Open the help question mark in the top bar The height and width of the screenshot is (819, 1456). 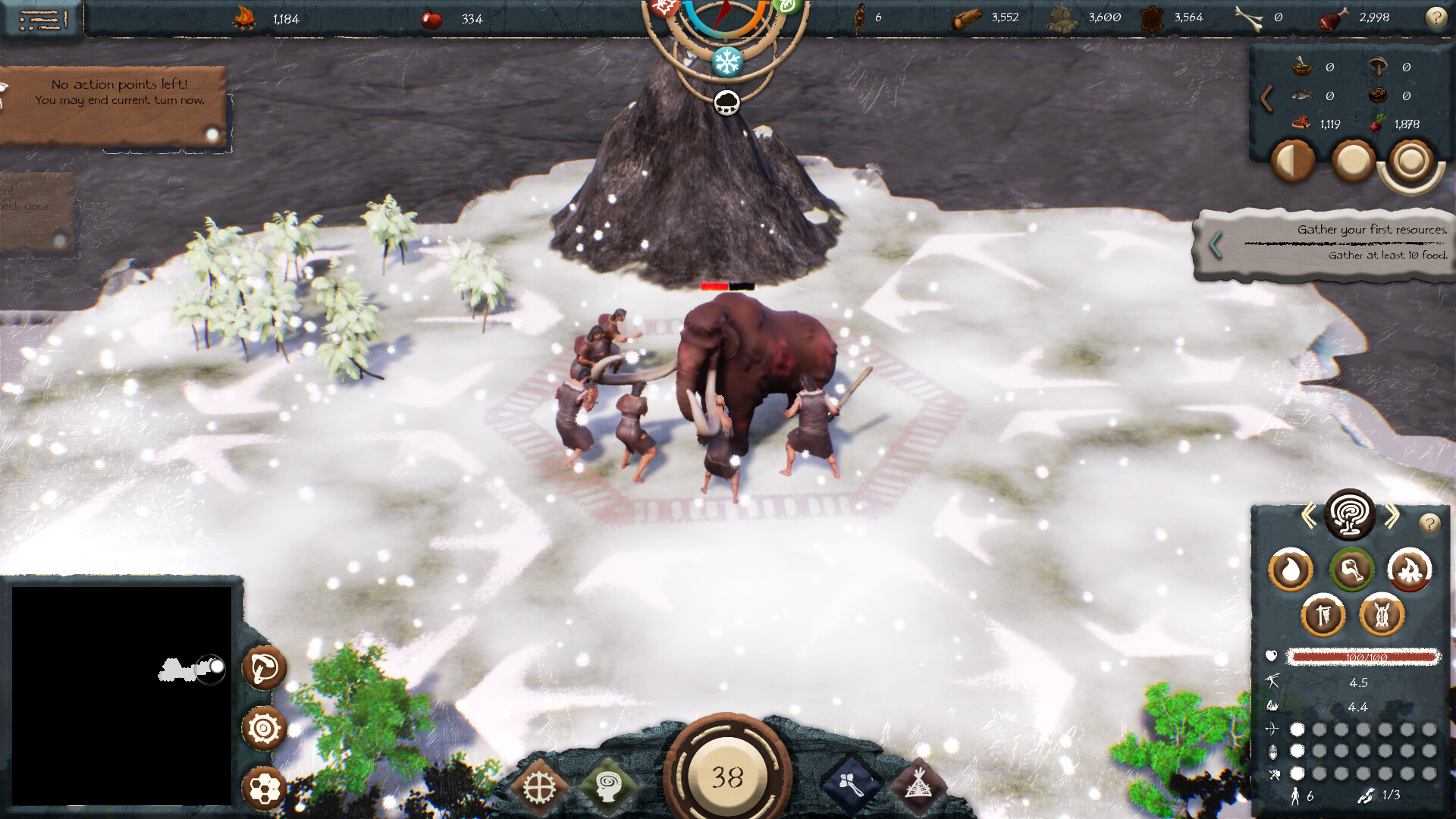coord(1436,17)
